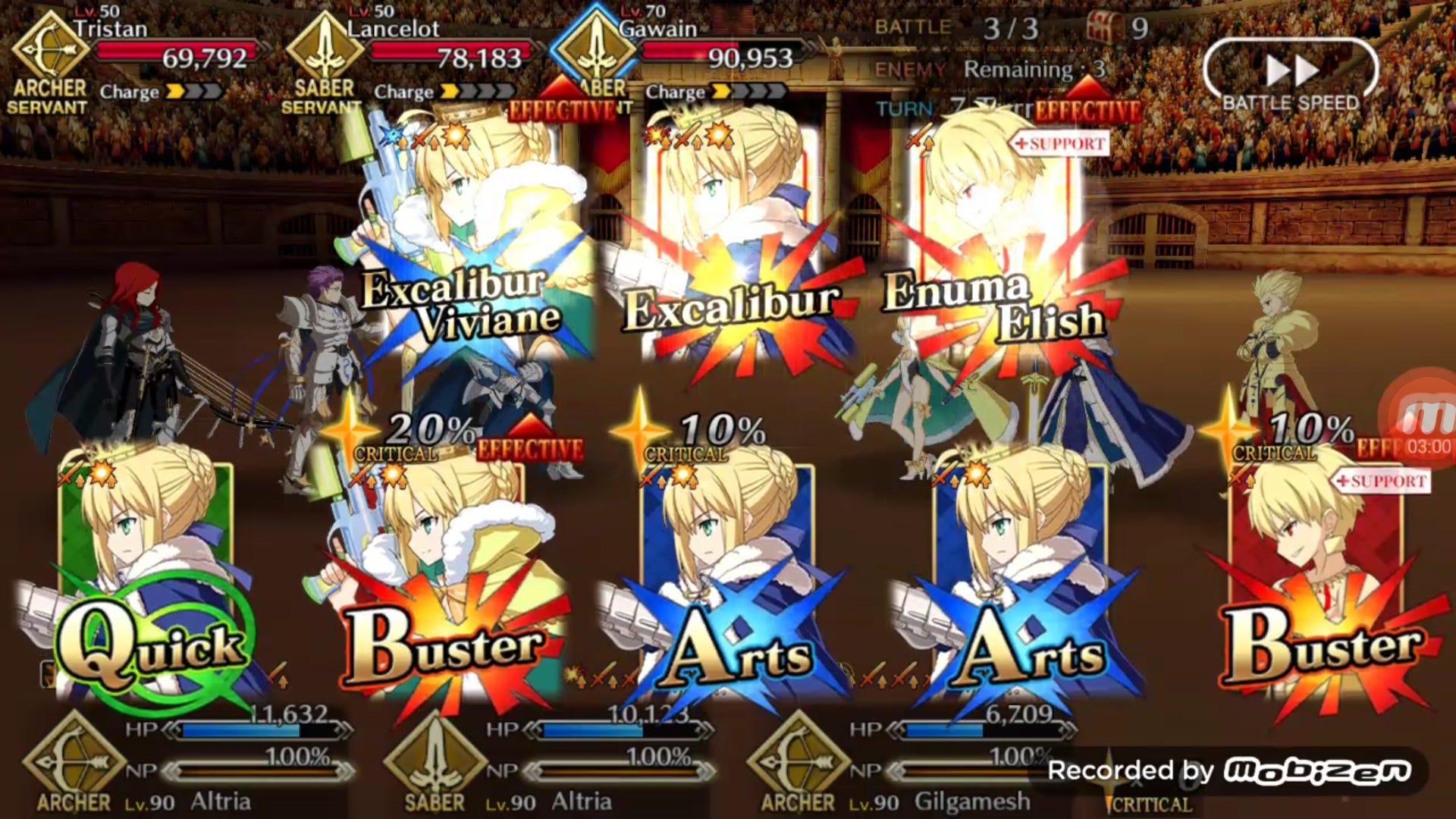Toggle the Battle Speed button
Screen dimensions: 1456x819
(1291, 74)
